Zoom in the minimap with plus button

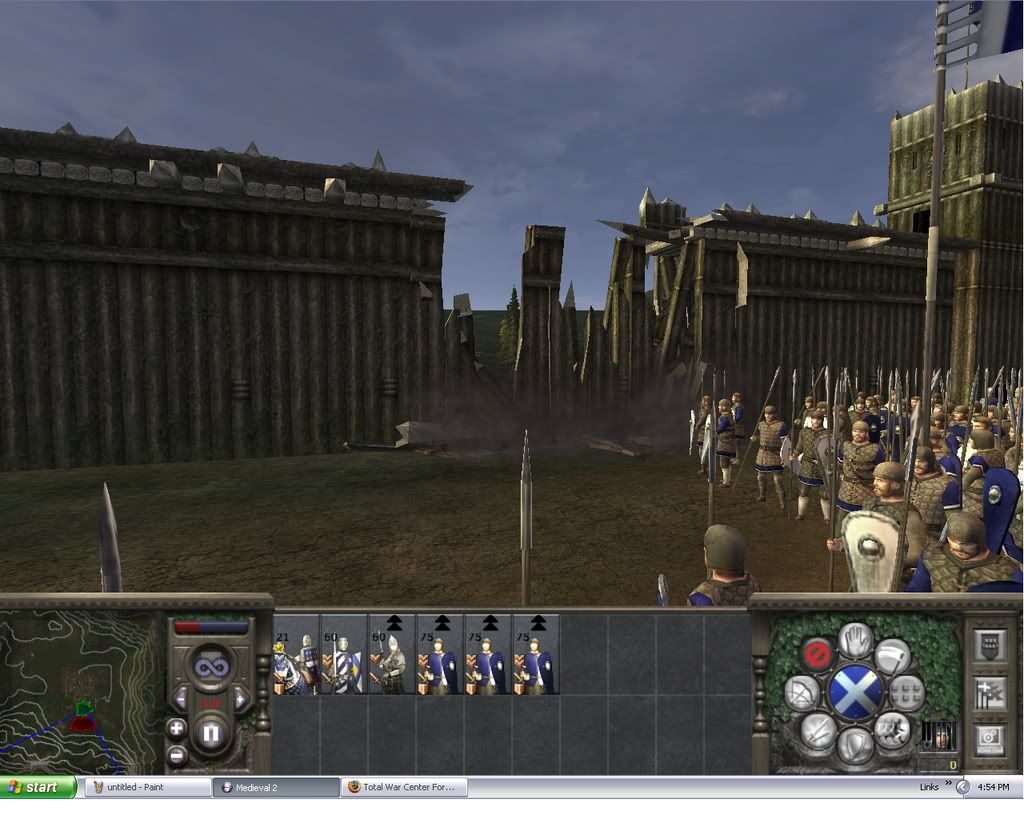pyautogui.click(x=177, y=728)
